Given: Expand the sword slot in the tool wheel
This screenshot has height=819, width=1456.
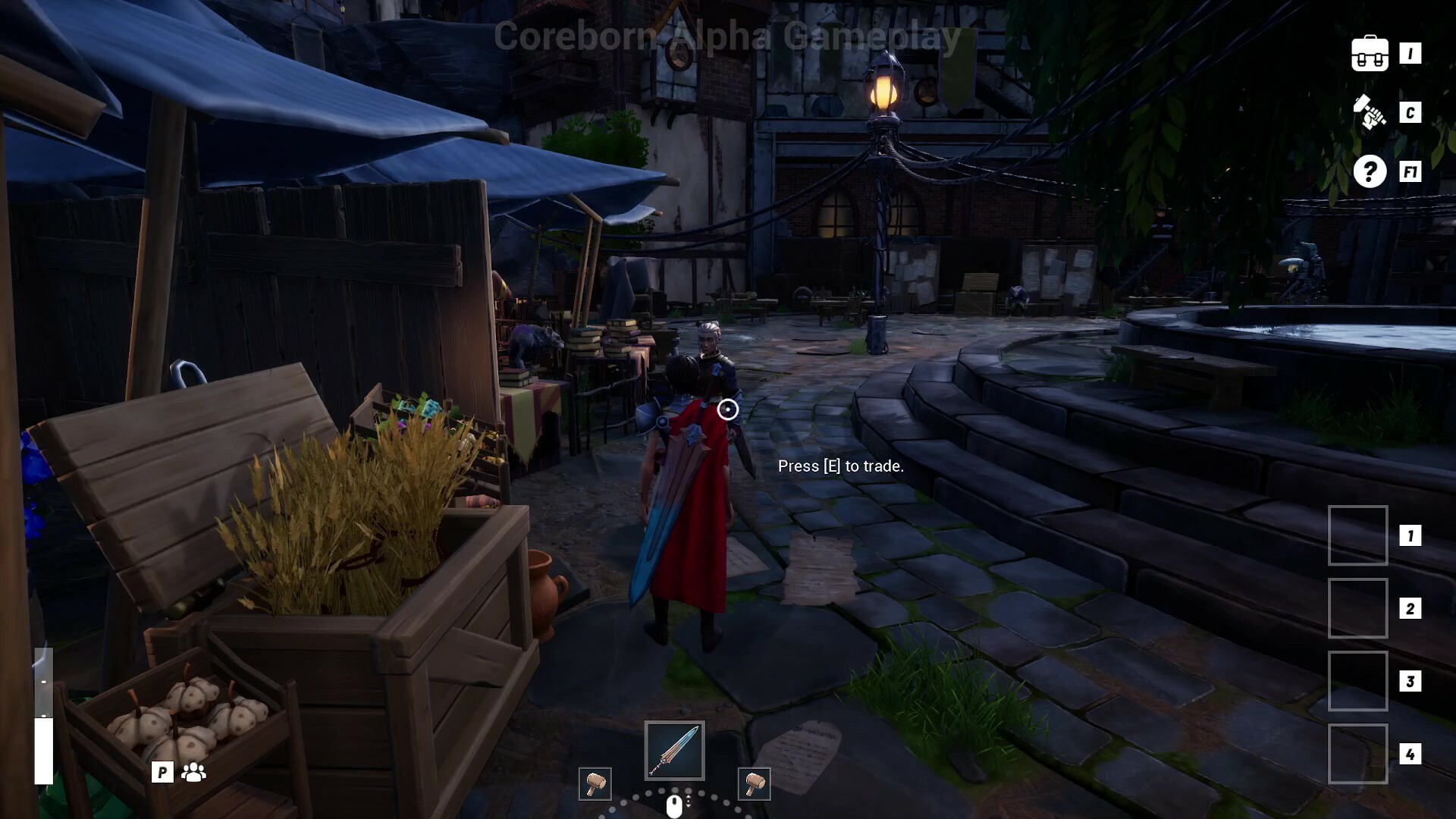Looking at the screenshot, I should click(x=673, y=750).
